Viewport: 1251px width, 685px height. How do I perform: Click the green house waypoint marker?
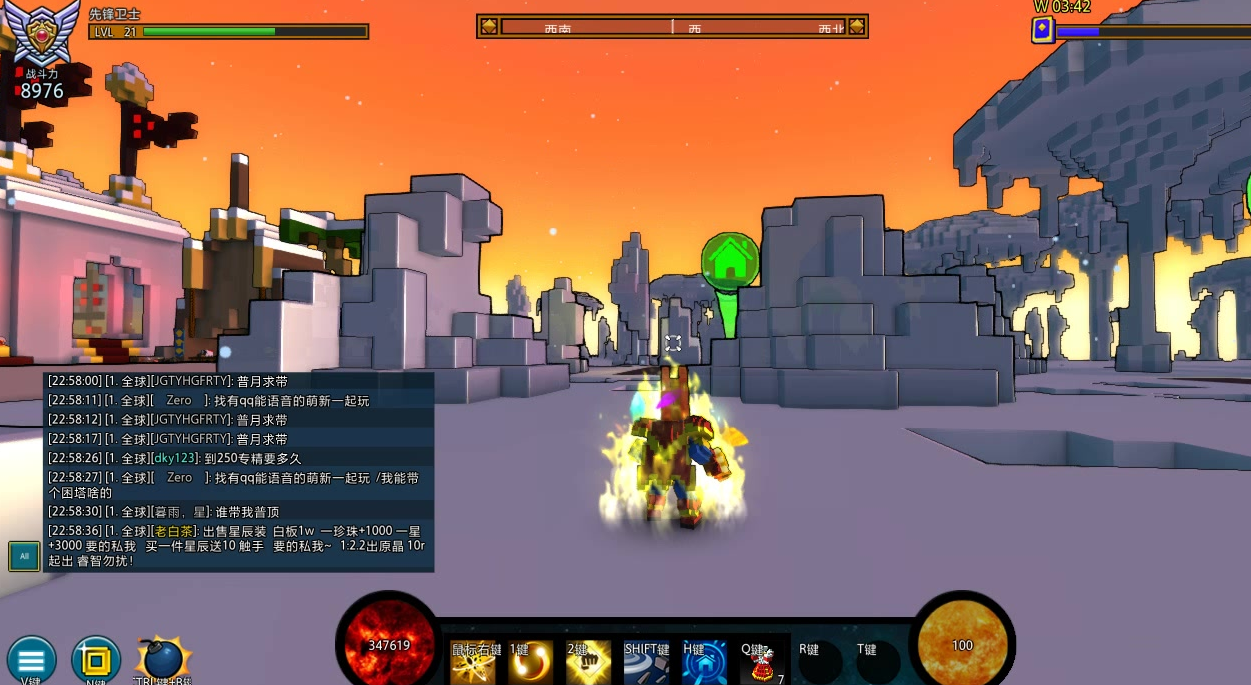click(731, 260)
